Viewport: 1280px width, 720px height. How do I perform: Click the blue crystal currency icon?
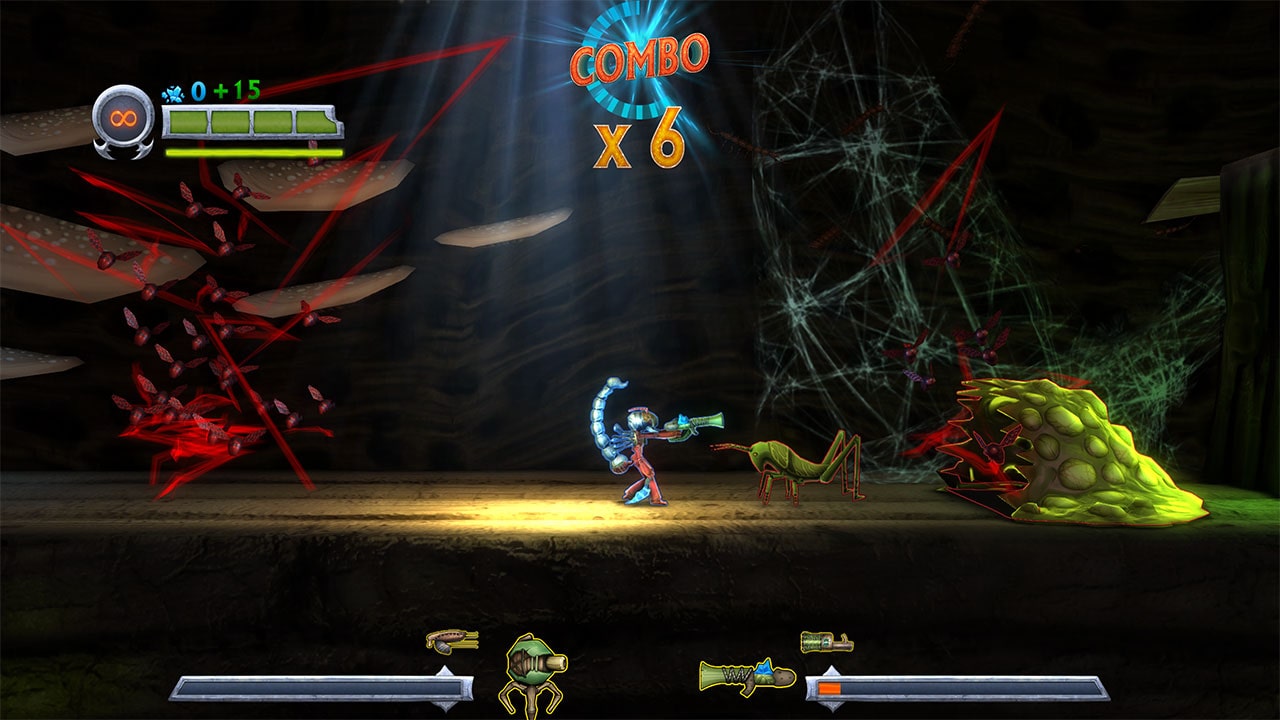tap(173, 93)
